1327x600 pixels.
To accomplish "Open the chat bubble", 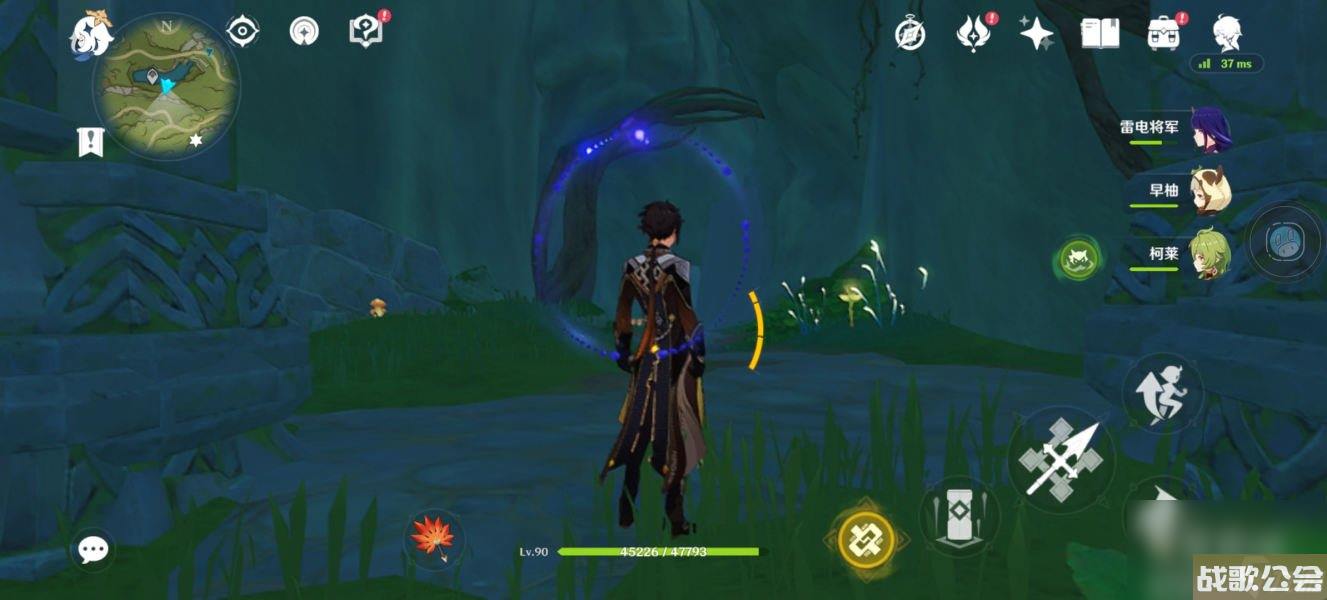I will pos(94,548).
